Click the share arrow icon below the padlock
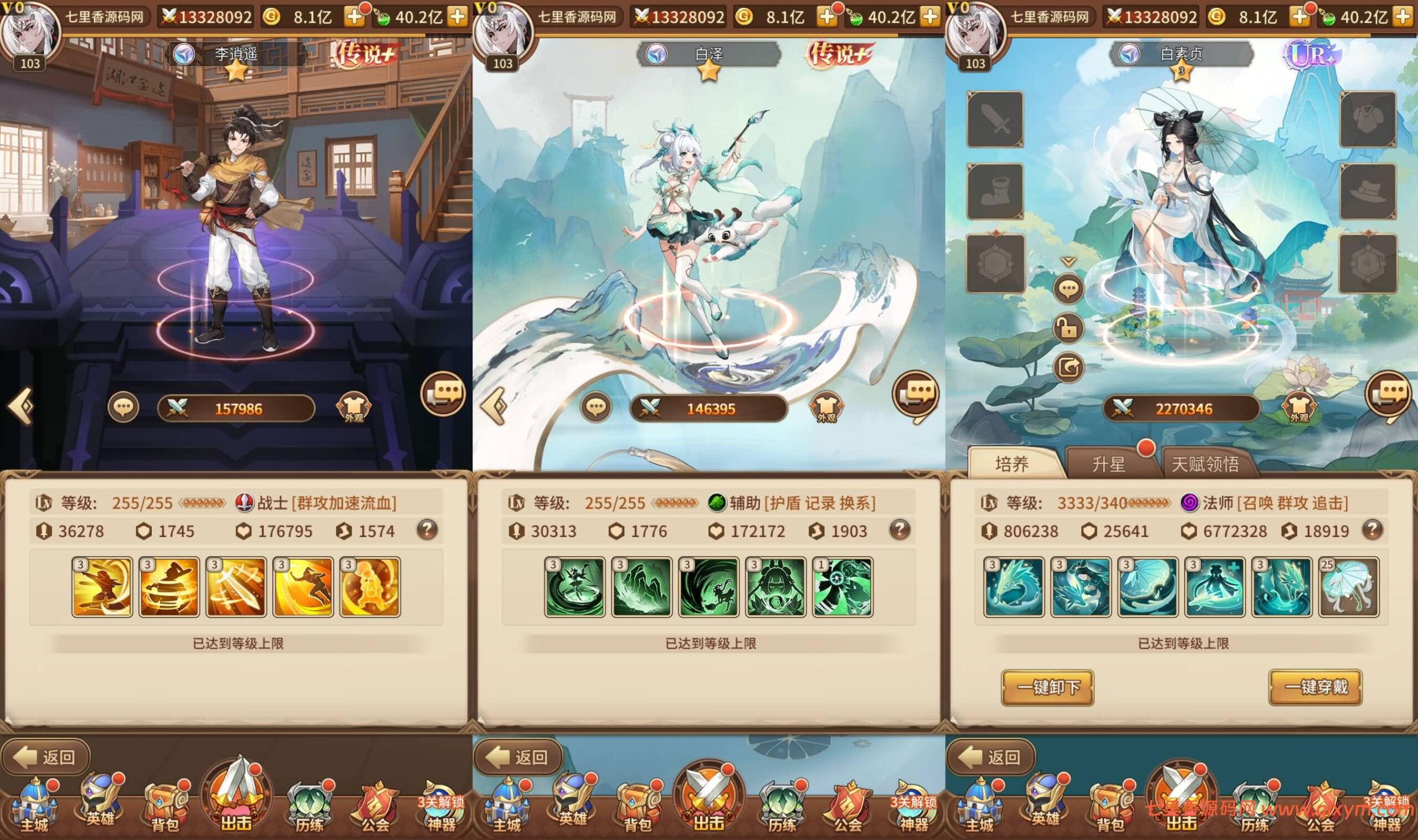1418x840 pixels. click(x=1068, y=367)
